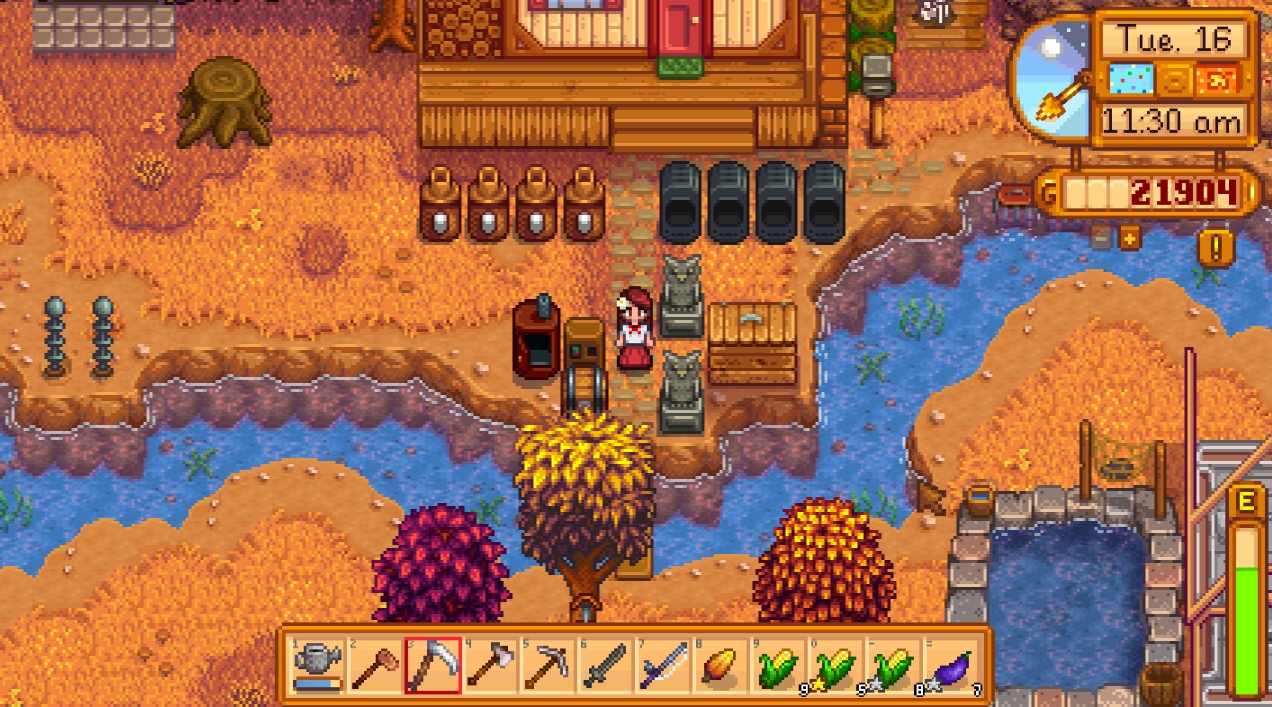Open the journal with the exclamation icon
Image resolution: width=1272 pixels, height=707 pixels.
(x=1216, y=247)
